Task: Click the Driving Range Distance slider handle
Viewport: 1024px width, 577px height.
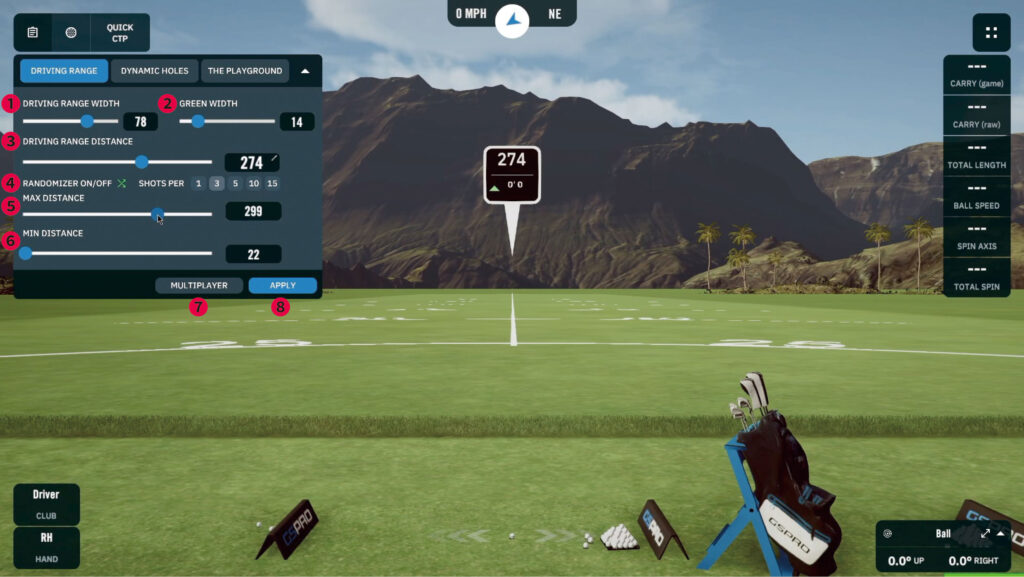Action: (141, 162)
